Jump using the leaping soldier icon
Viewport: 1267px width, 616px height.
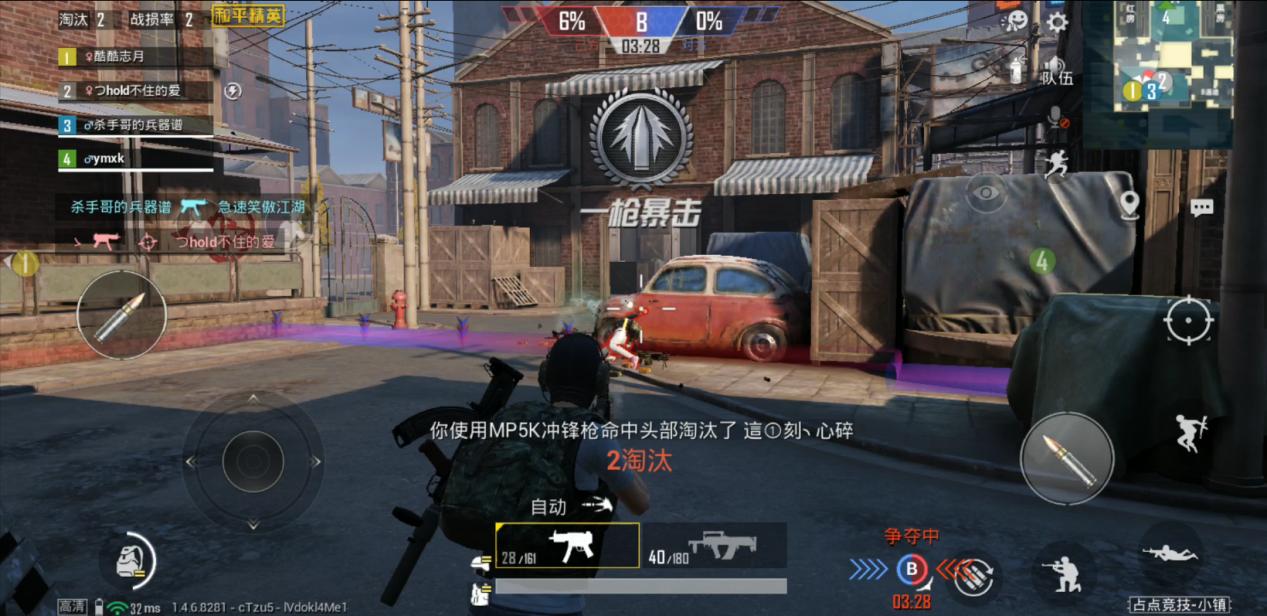(1190, 432)
